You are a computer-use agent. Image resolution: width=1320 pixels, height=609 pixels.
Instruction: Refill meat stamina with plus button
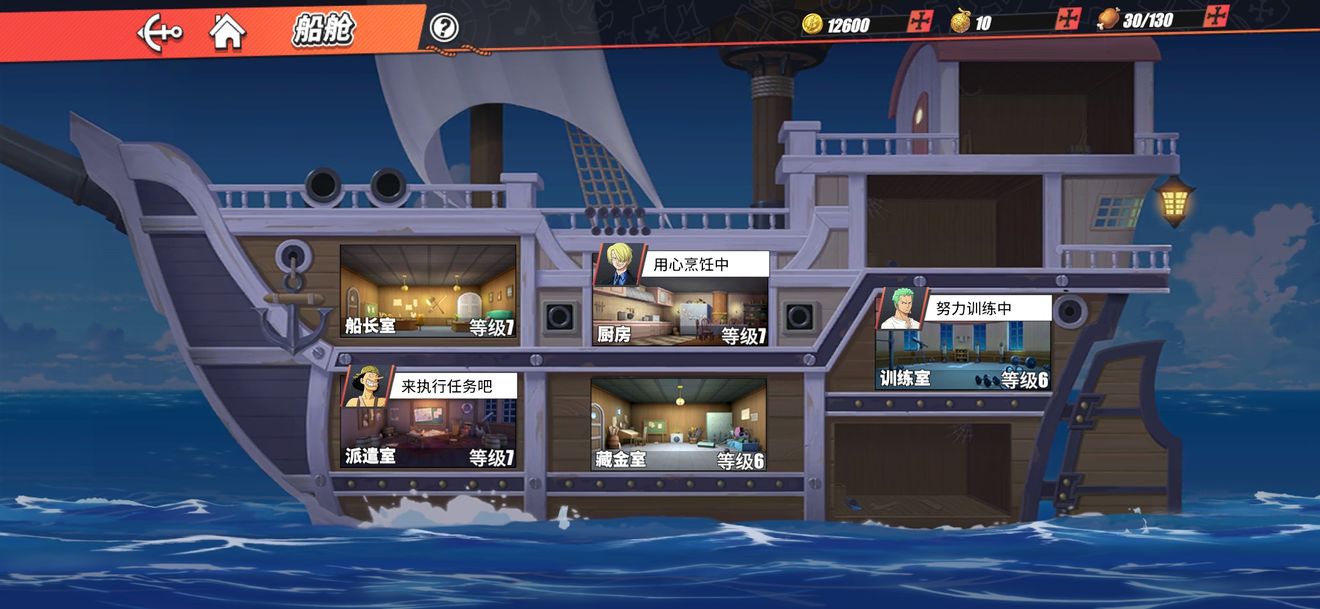[x=1216, y=16]
